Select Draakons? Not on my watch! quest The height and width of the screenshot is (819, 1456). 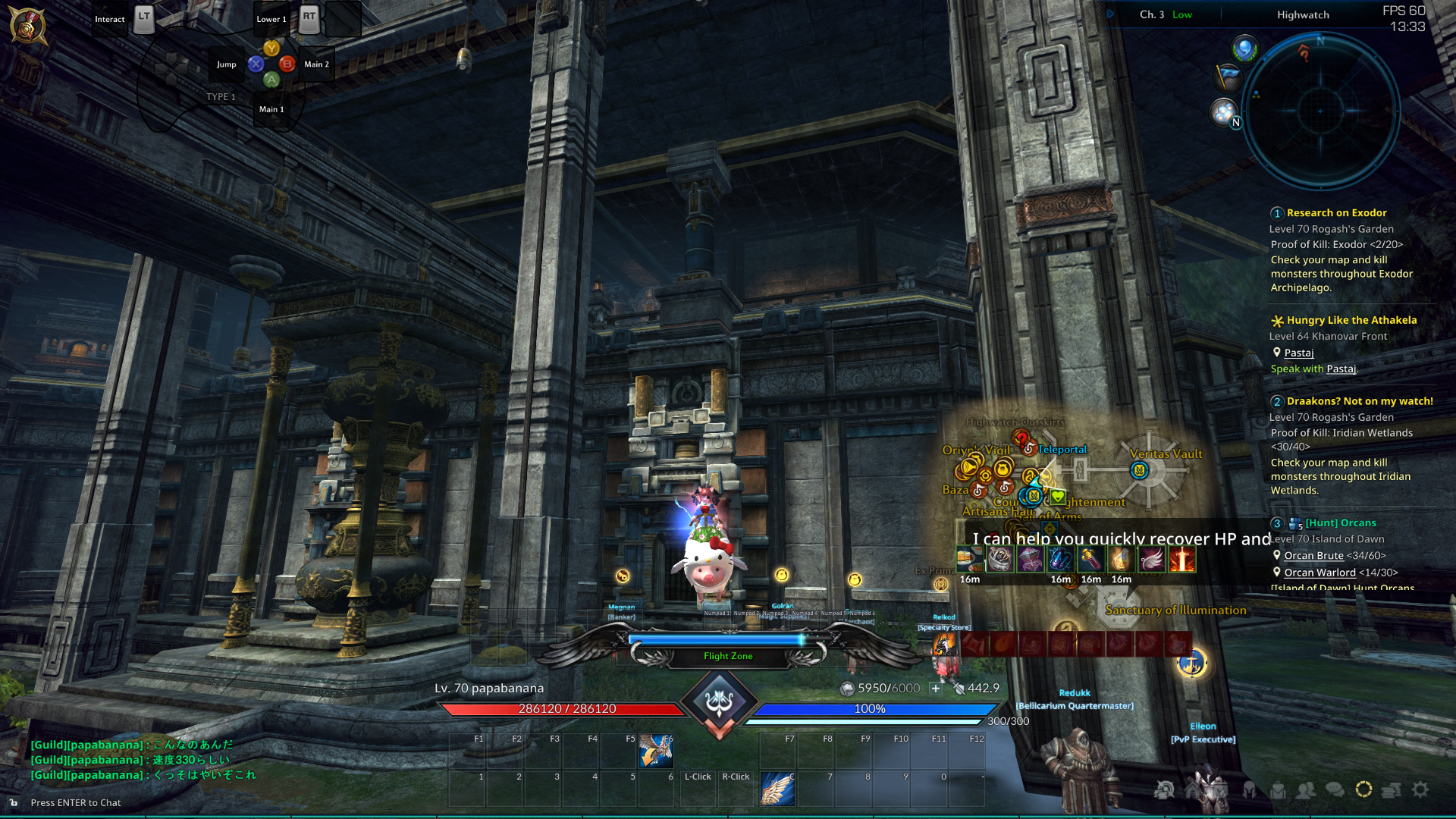(1360, 401)
